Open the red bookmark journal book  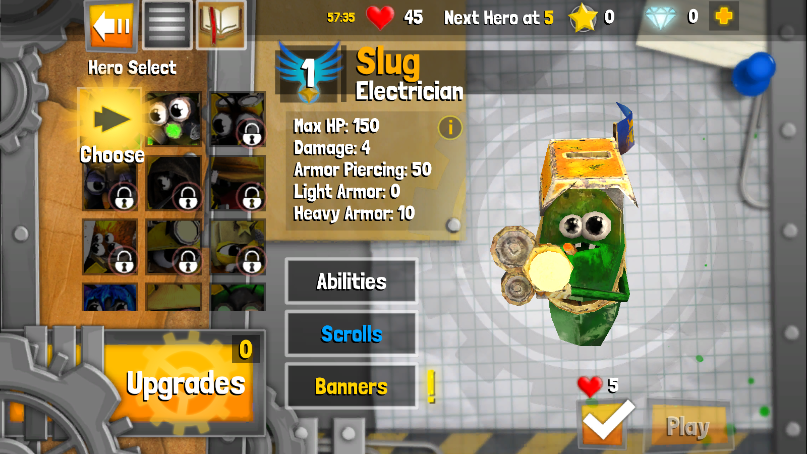coord(221,24)
